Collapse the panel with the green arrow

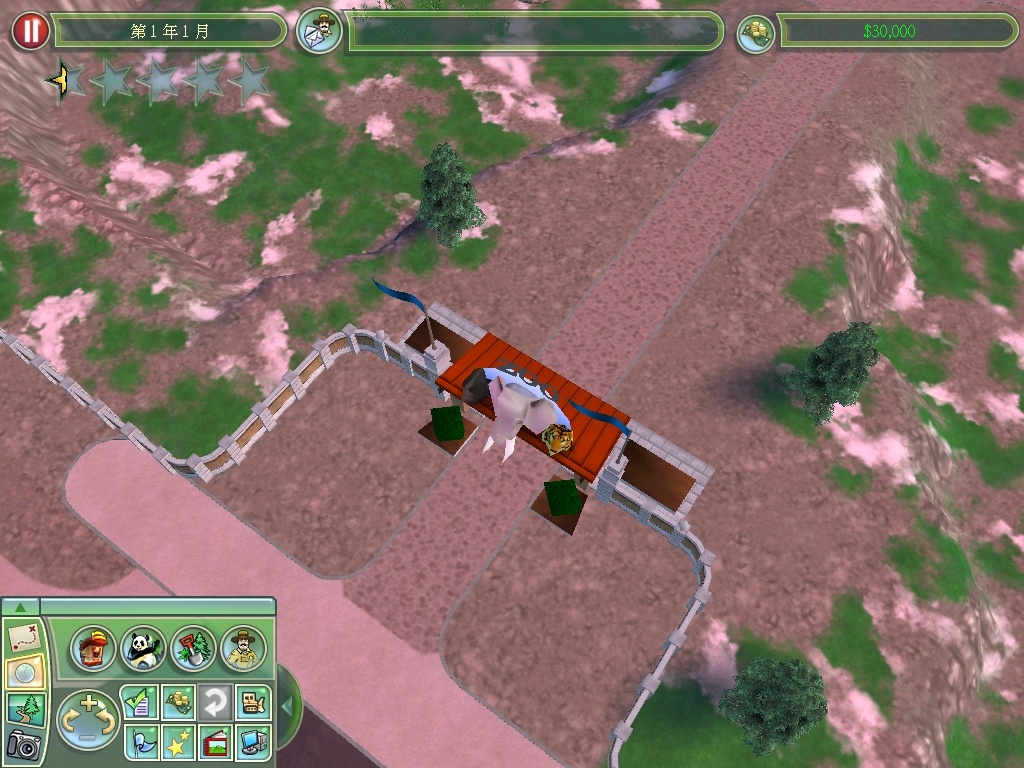pos(21,606)
